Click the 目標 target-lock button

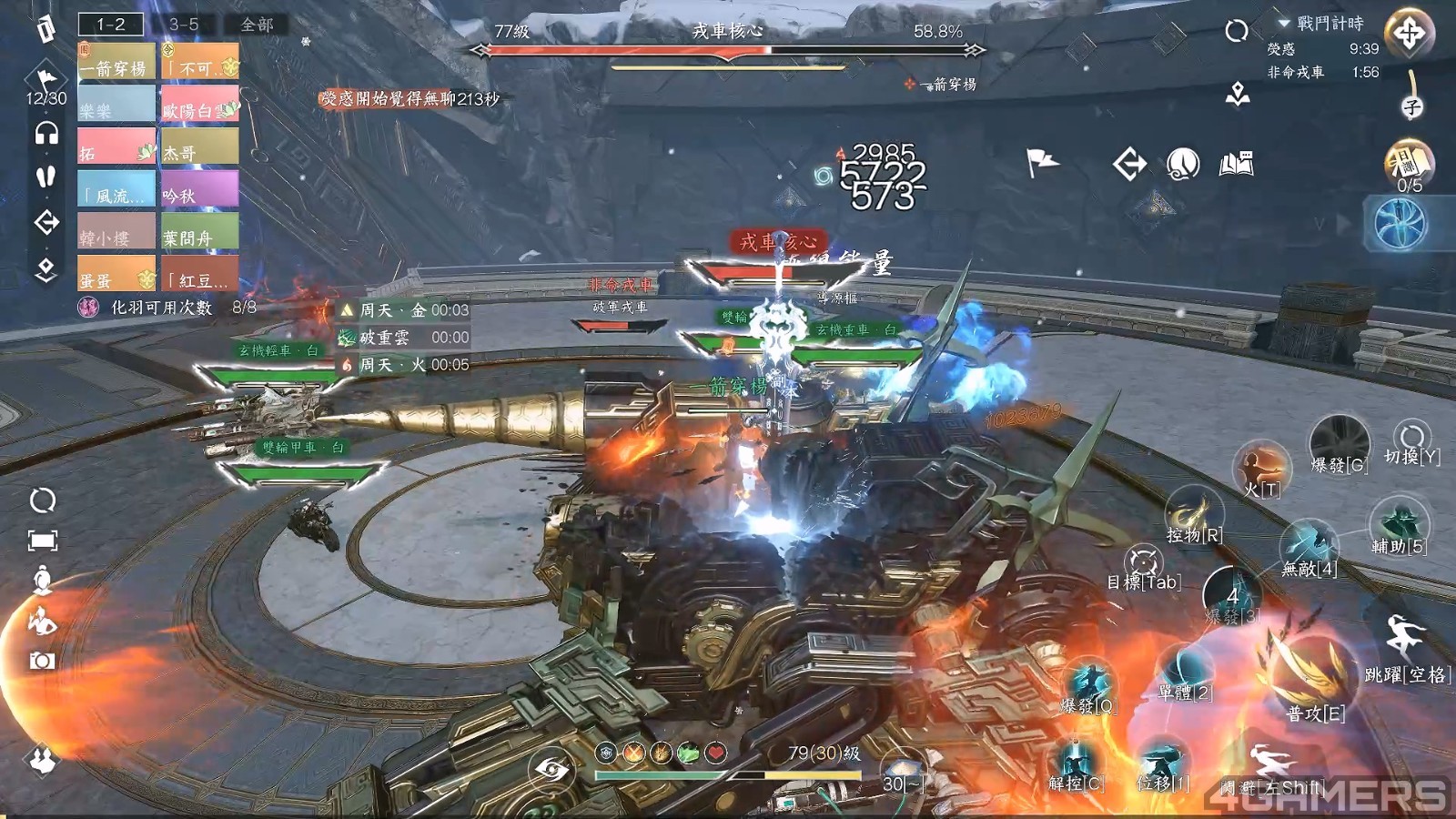point(1143,564)
